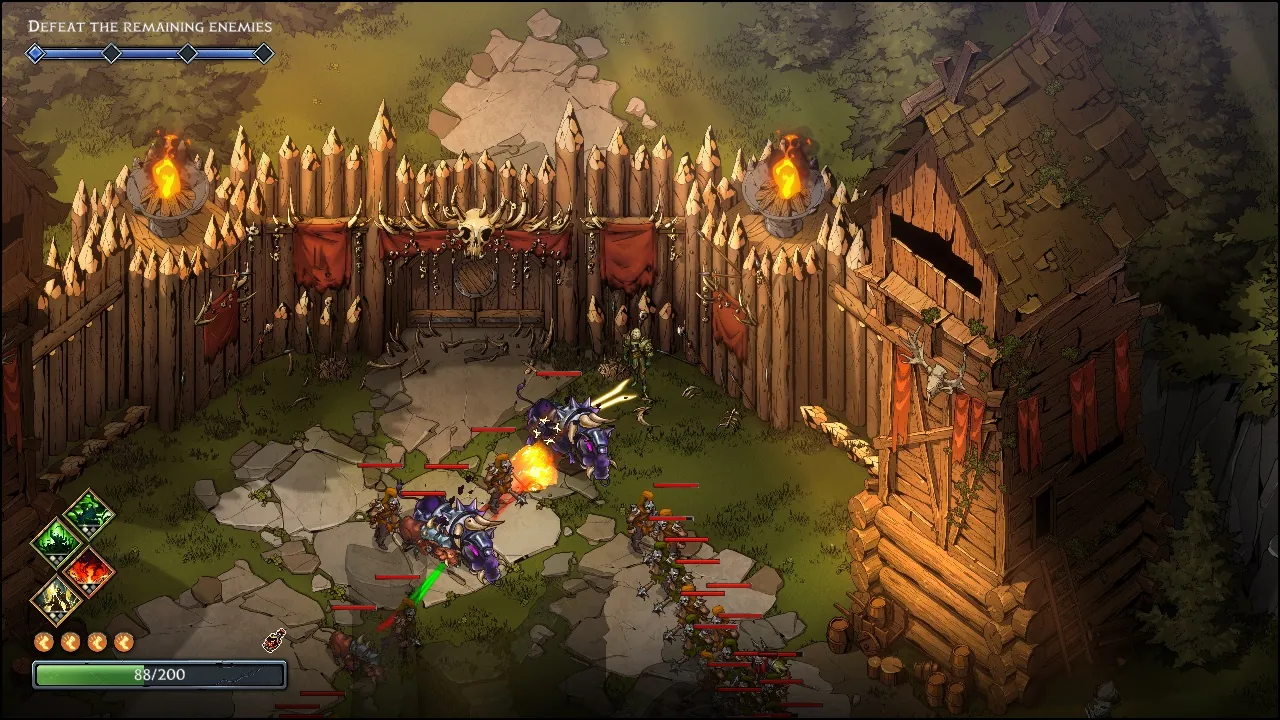1280x720 pixels.
Task: Use the red potion bottle icon
Action: (272, 641)
